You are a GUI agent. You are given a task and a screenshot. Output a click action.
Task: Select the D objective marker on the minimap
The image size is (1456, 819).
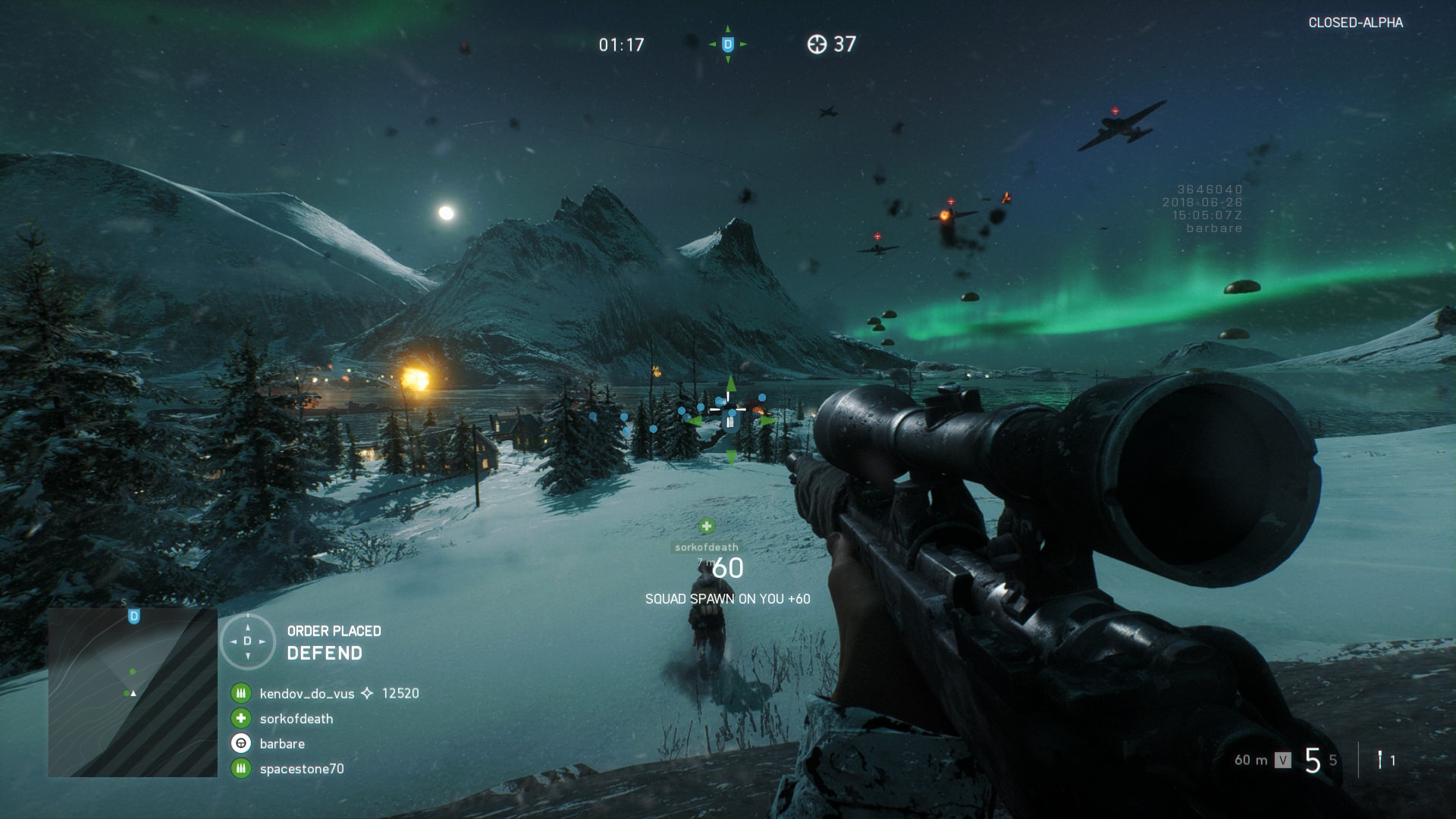134,616
